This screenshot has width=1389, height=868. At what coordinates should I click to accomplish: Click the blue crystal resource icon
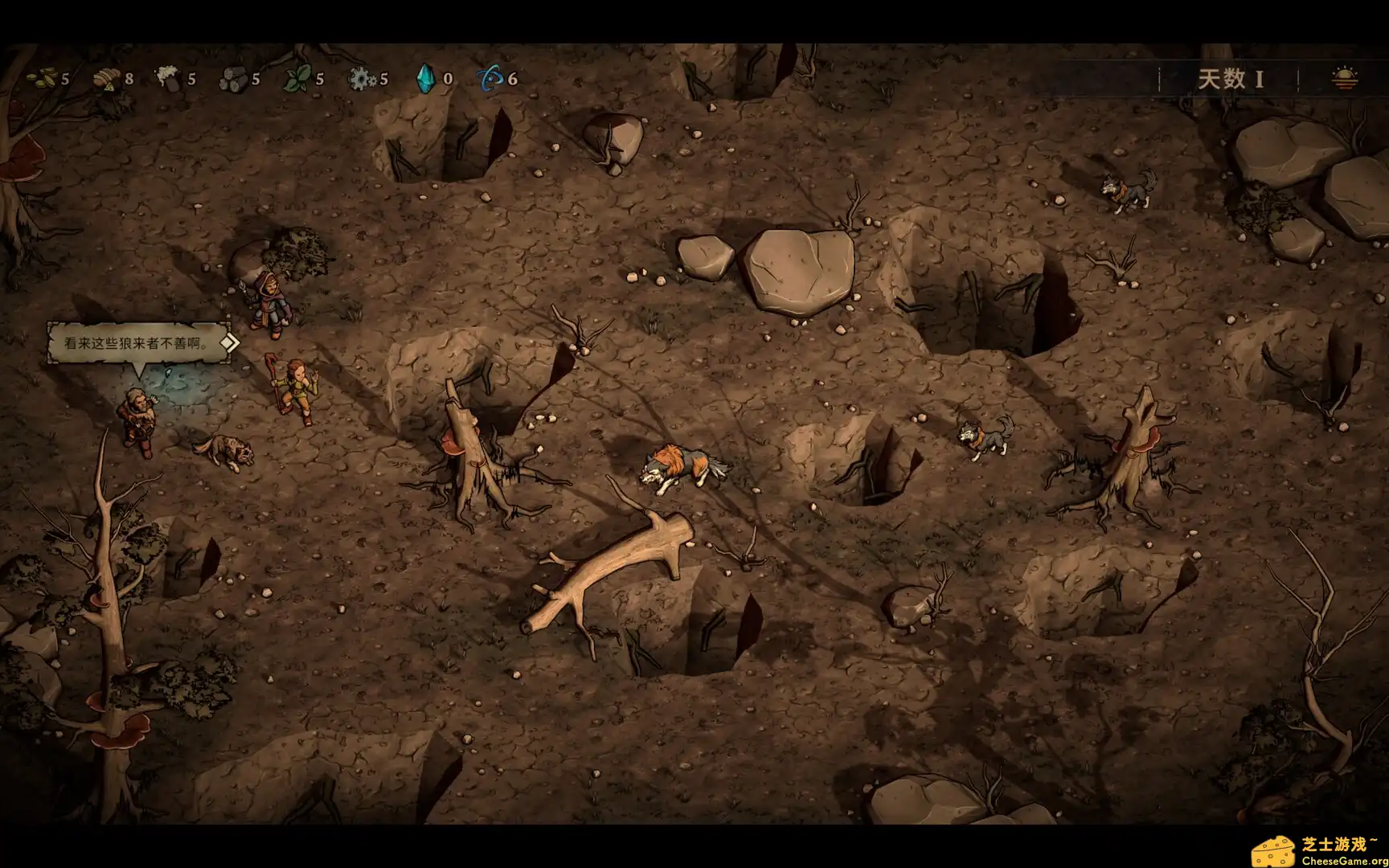point(424,79)
